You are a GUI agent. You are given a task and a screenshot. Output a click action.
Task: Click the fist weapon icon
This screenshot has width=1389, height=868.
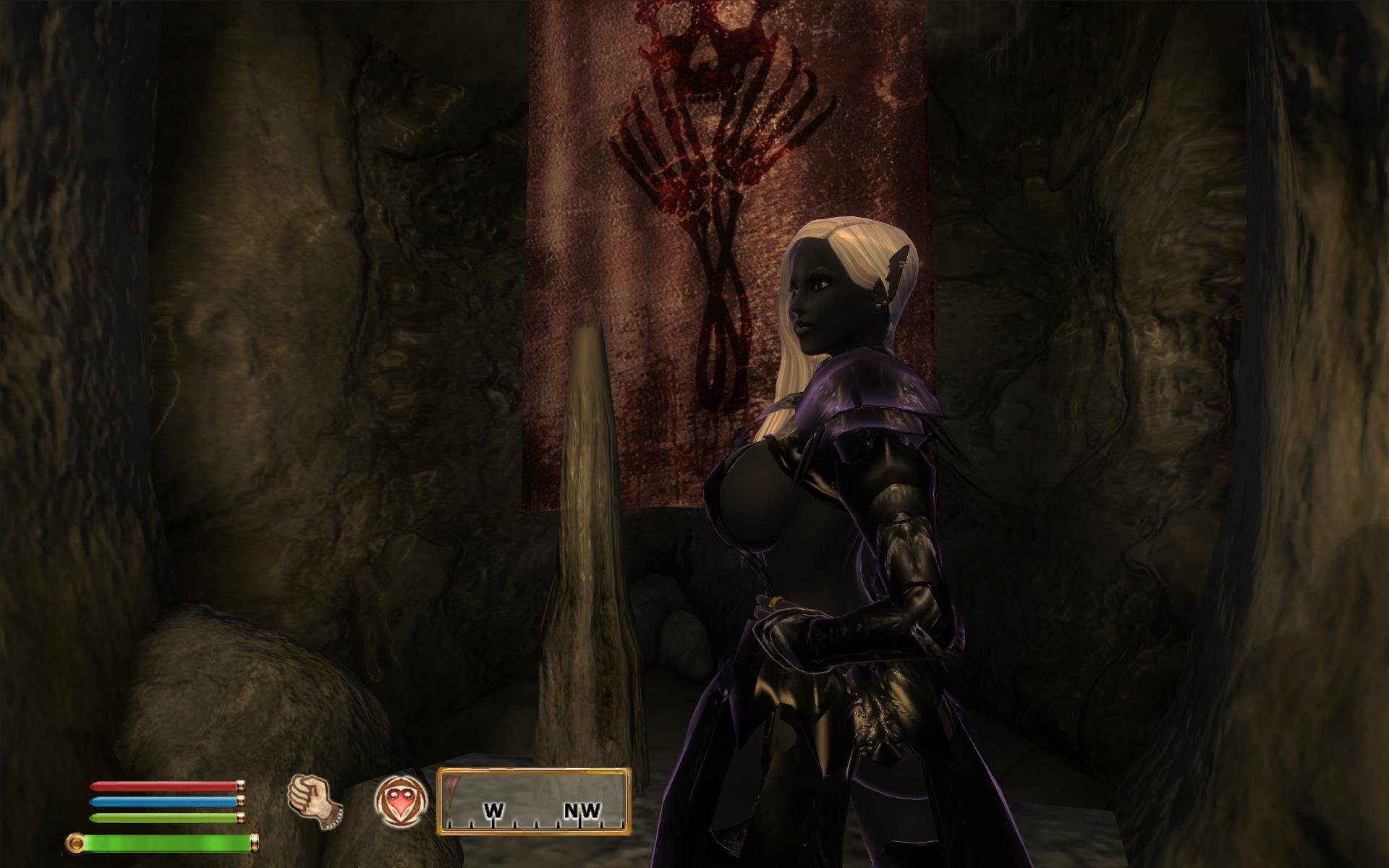314,801
